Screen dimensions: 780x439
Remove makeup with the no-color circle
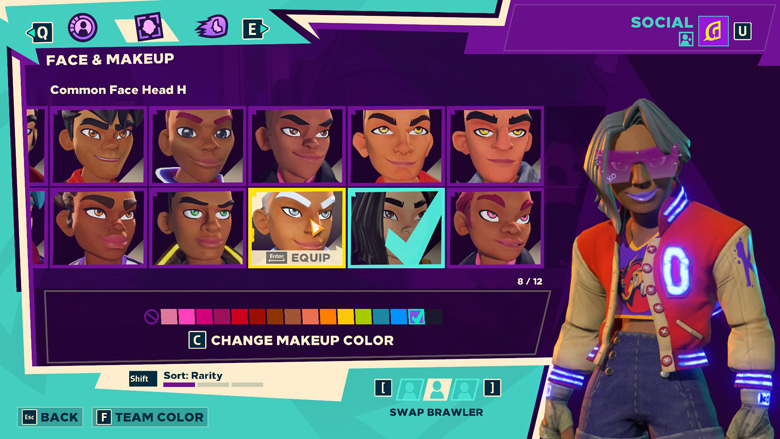pyautogui.click(x=152, y=317)
